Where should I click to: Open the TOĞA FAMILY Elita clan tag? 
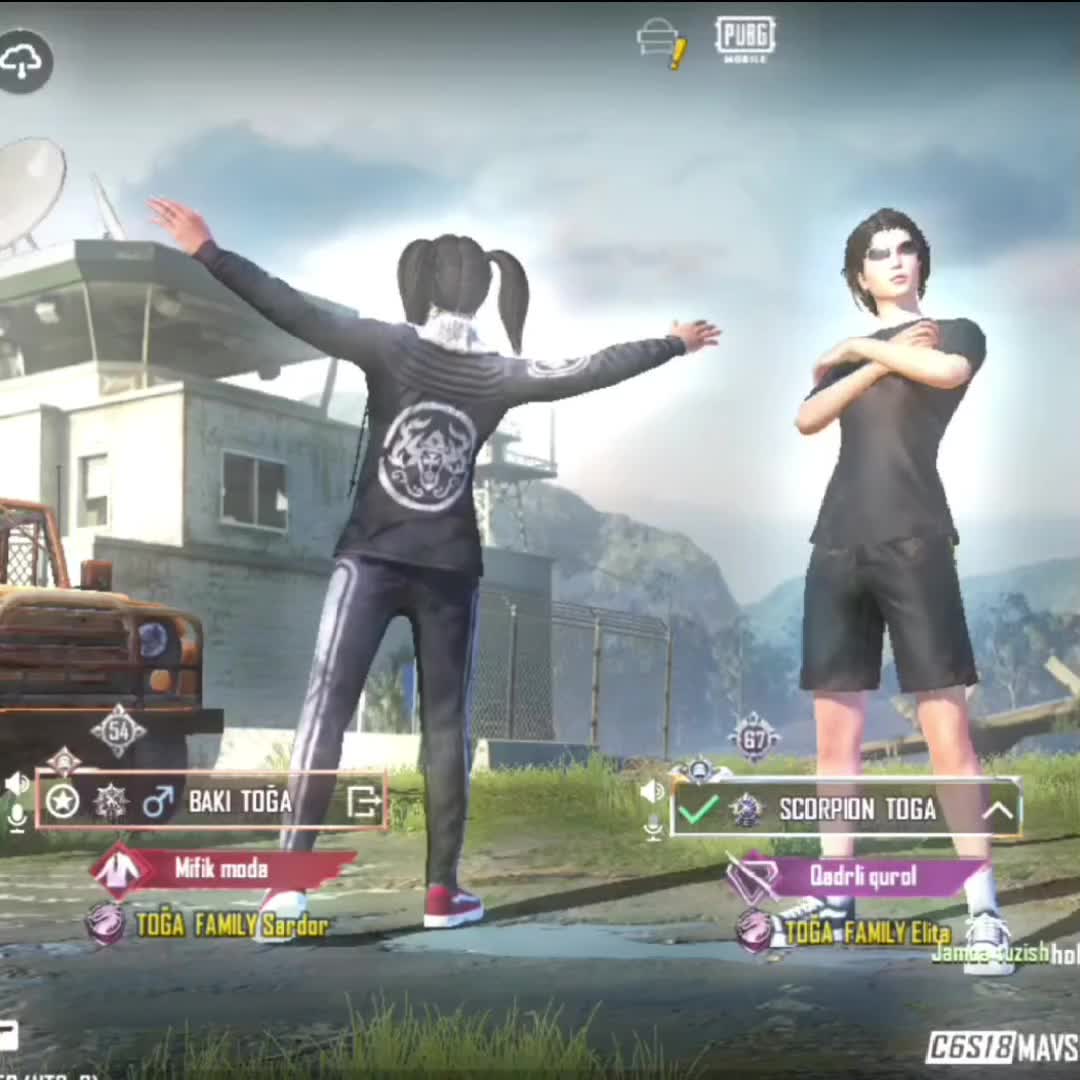click(866, 933)
